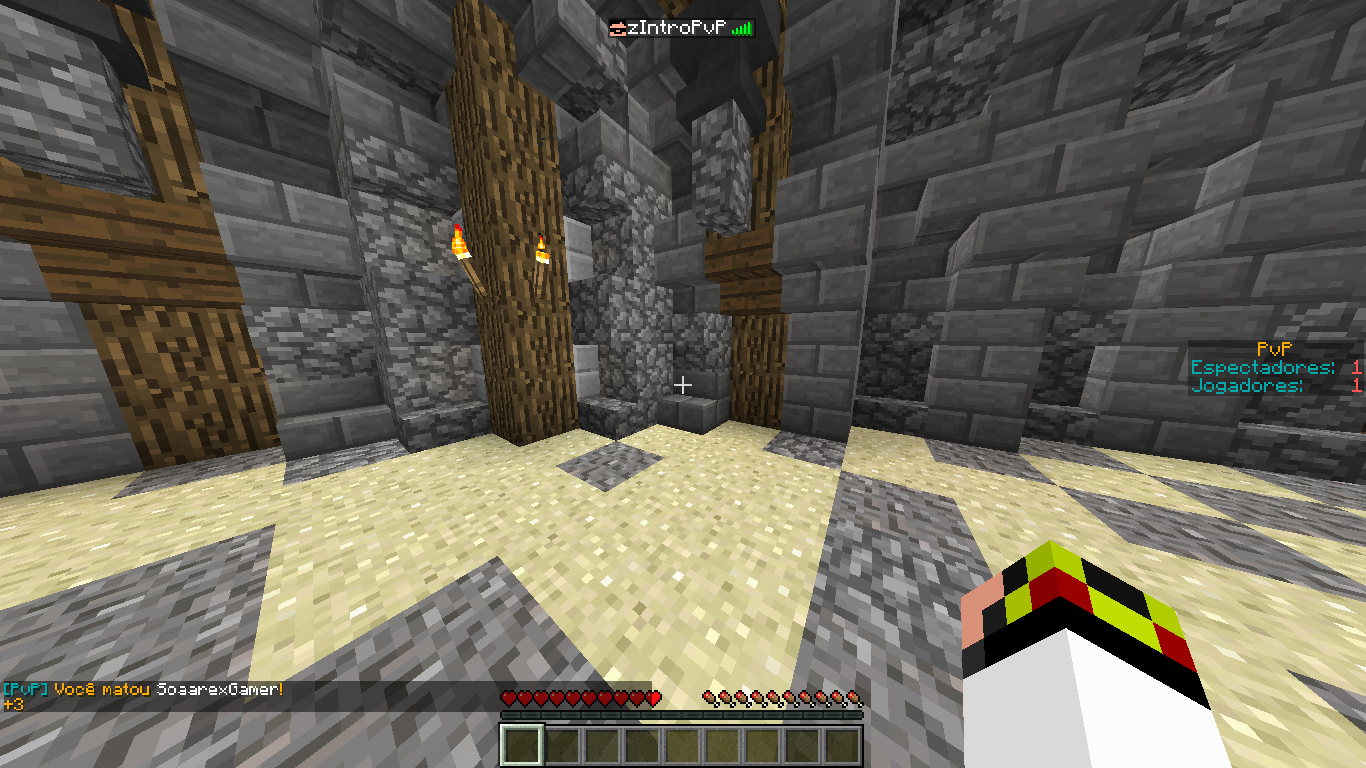Screen dimensions: 1366x768
Task: Select the highlighted first hotbar slot
Action: click(x=522, y=746)
